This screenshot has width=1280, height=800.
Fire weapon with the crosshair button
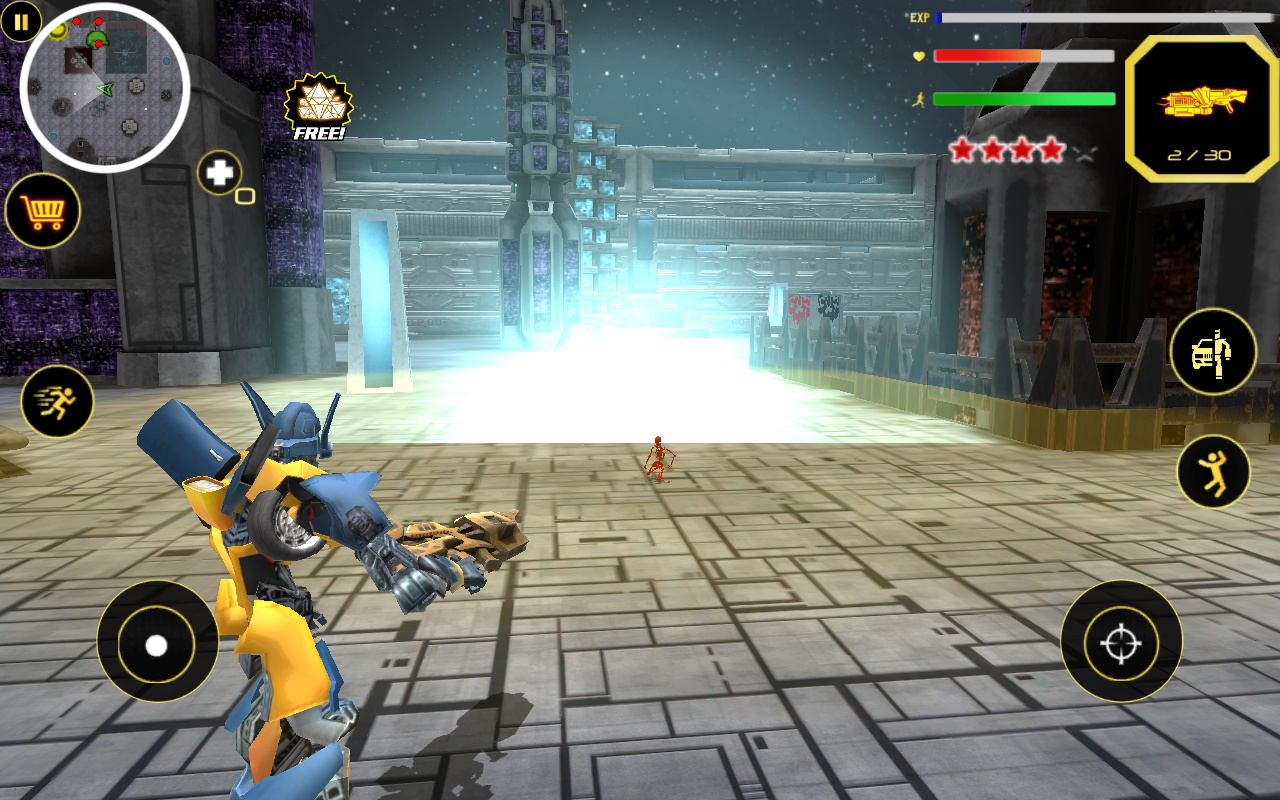pos(1121,642)
